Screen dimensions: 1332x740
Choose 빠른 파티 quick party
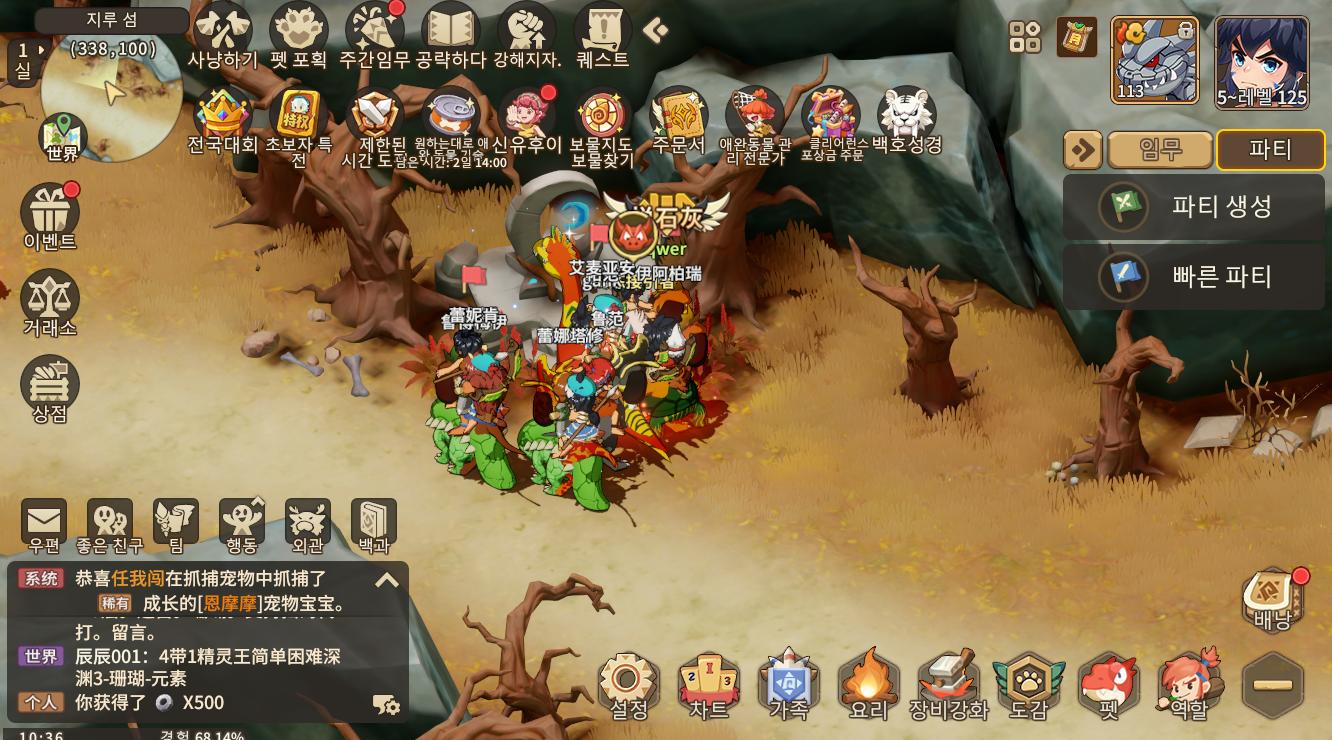click(1194, 276)
